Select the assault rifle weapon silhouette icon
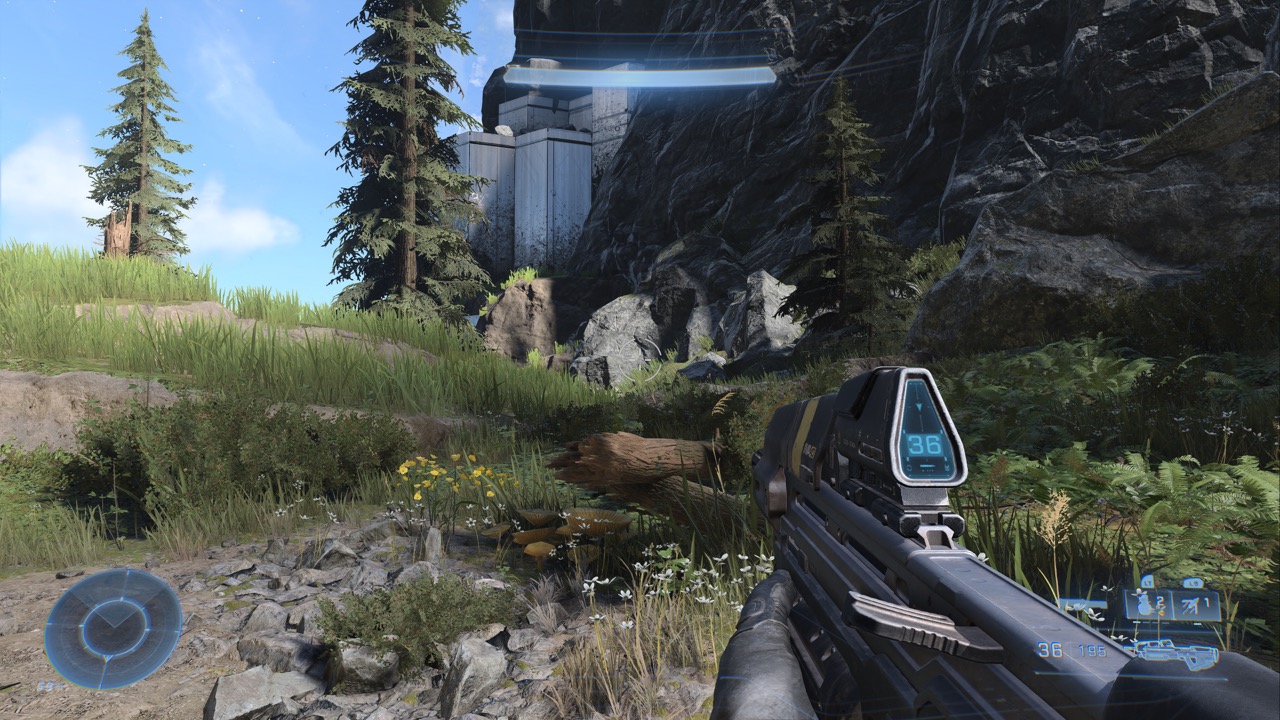The height and width of the screenshot is (720, 1280). click(x=1173, y=655)
